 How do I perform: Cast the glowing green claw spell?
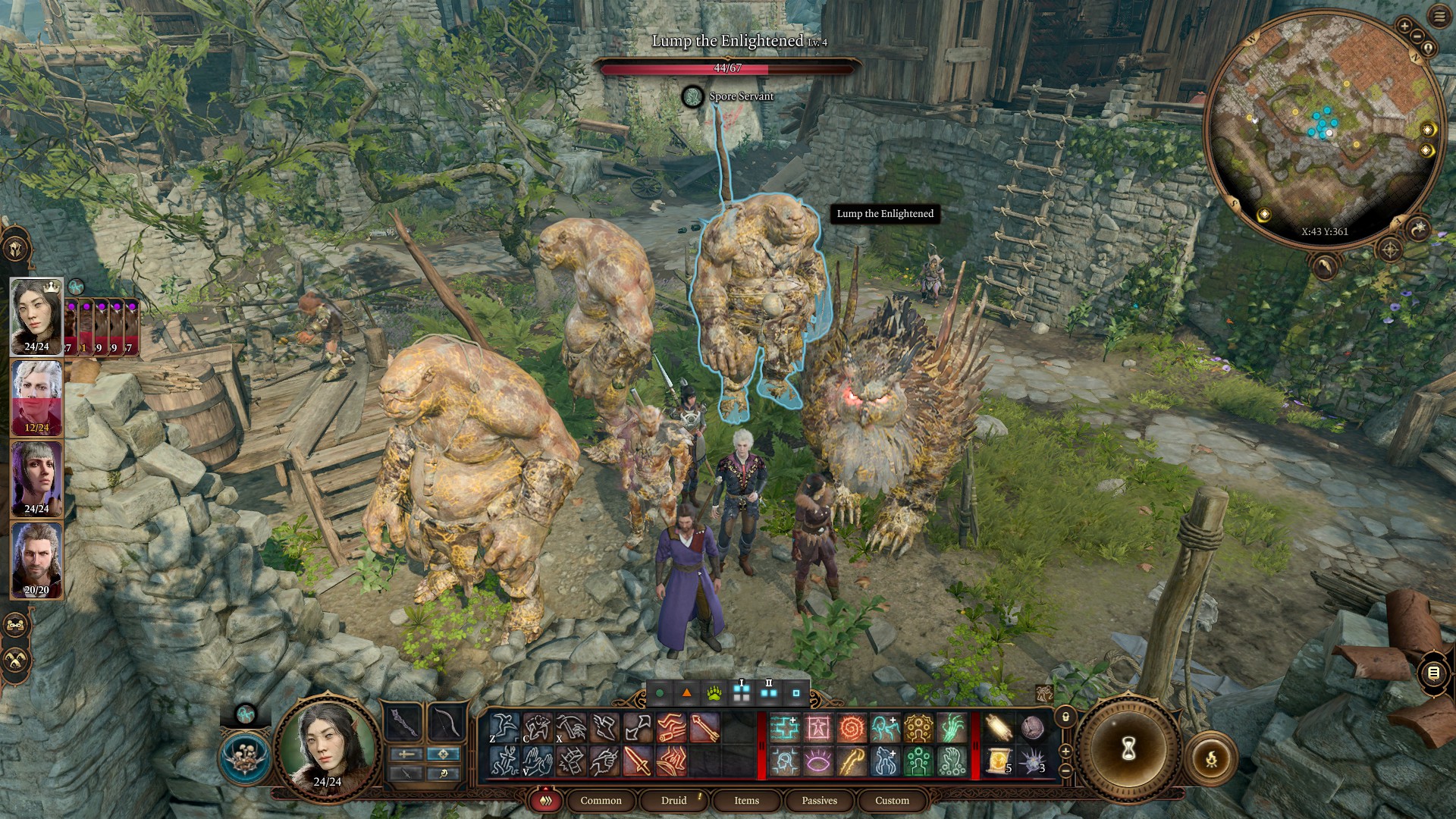[952, 728]
